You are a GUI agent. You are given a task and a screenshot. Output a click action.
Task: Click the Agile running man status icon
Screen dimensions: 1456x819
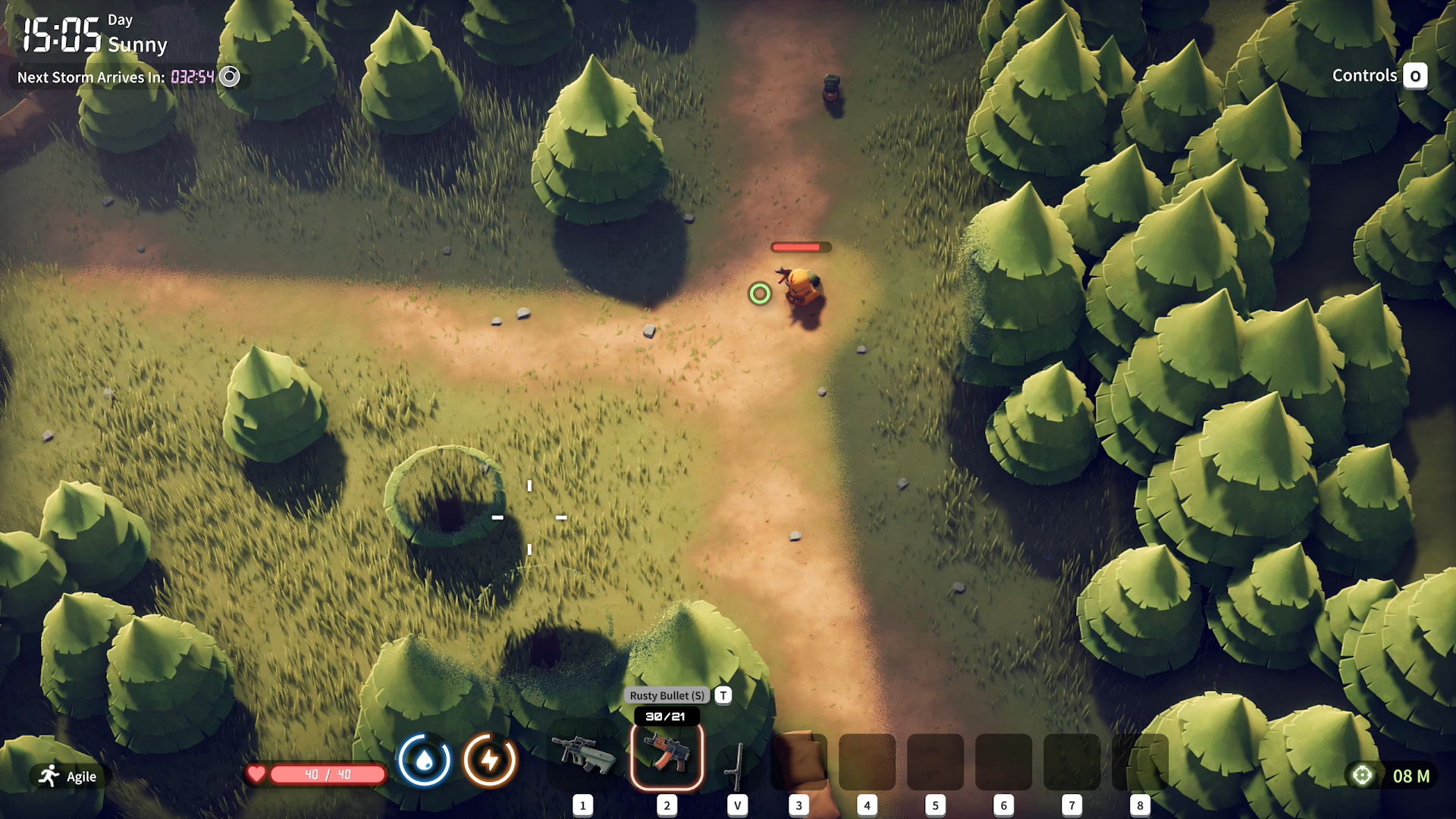click(50, 775)
